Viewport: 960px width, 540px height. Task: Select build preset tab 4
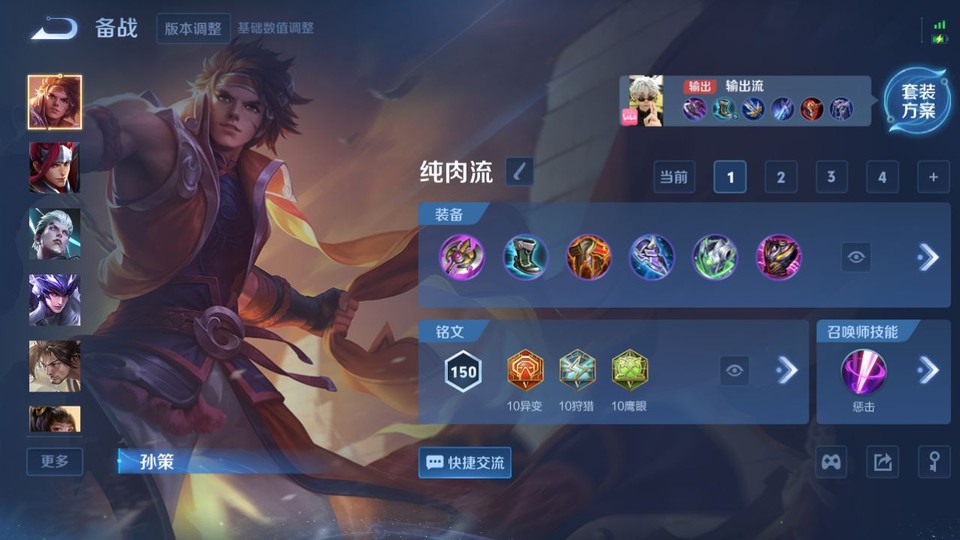881,178
